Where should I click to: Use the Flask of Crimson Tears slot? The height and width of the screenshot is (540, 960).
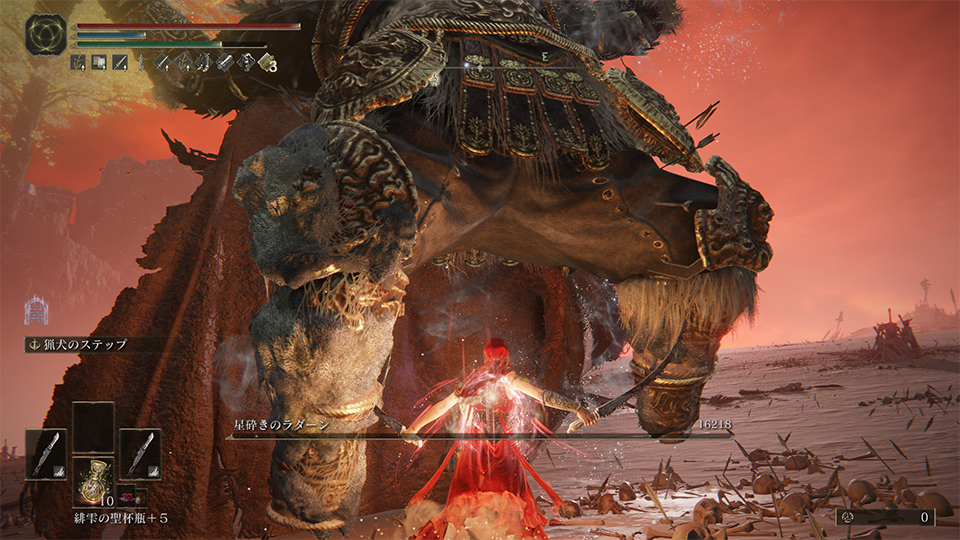click(93, 481)
